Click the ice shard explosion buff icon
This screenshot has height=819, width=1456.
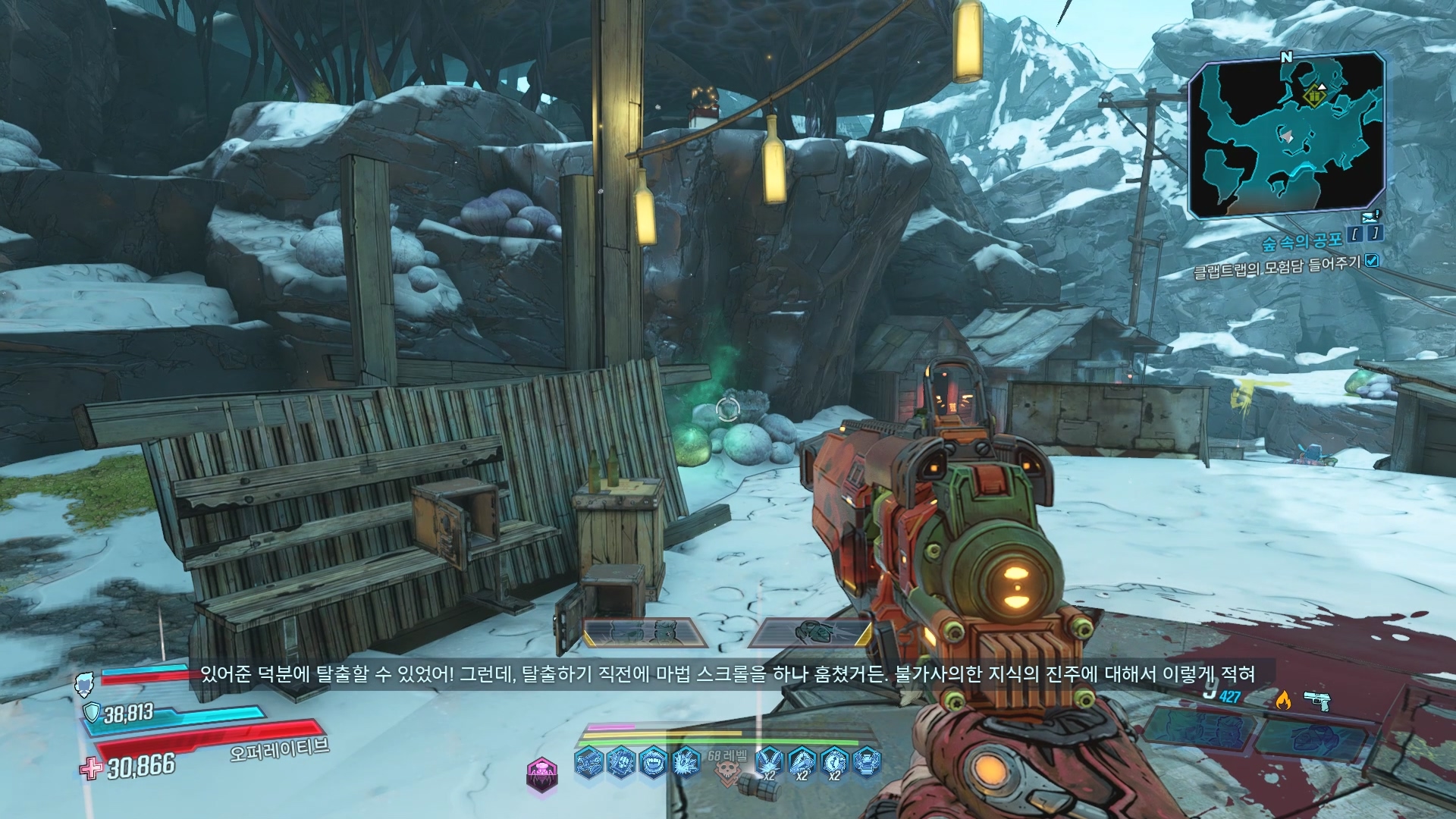(686, 762)
